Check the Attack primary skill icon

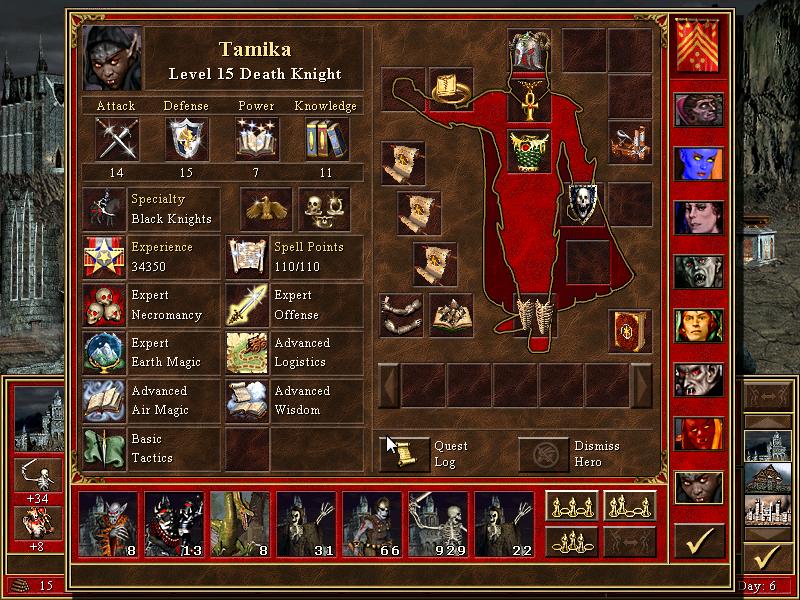tap(116, 139)
